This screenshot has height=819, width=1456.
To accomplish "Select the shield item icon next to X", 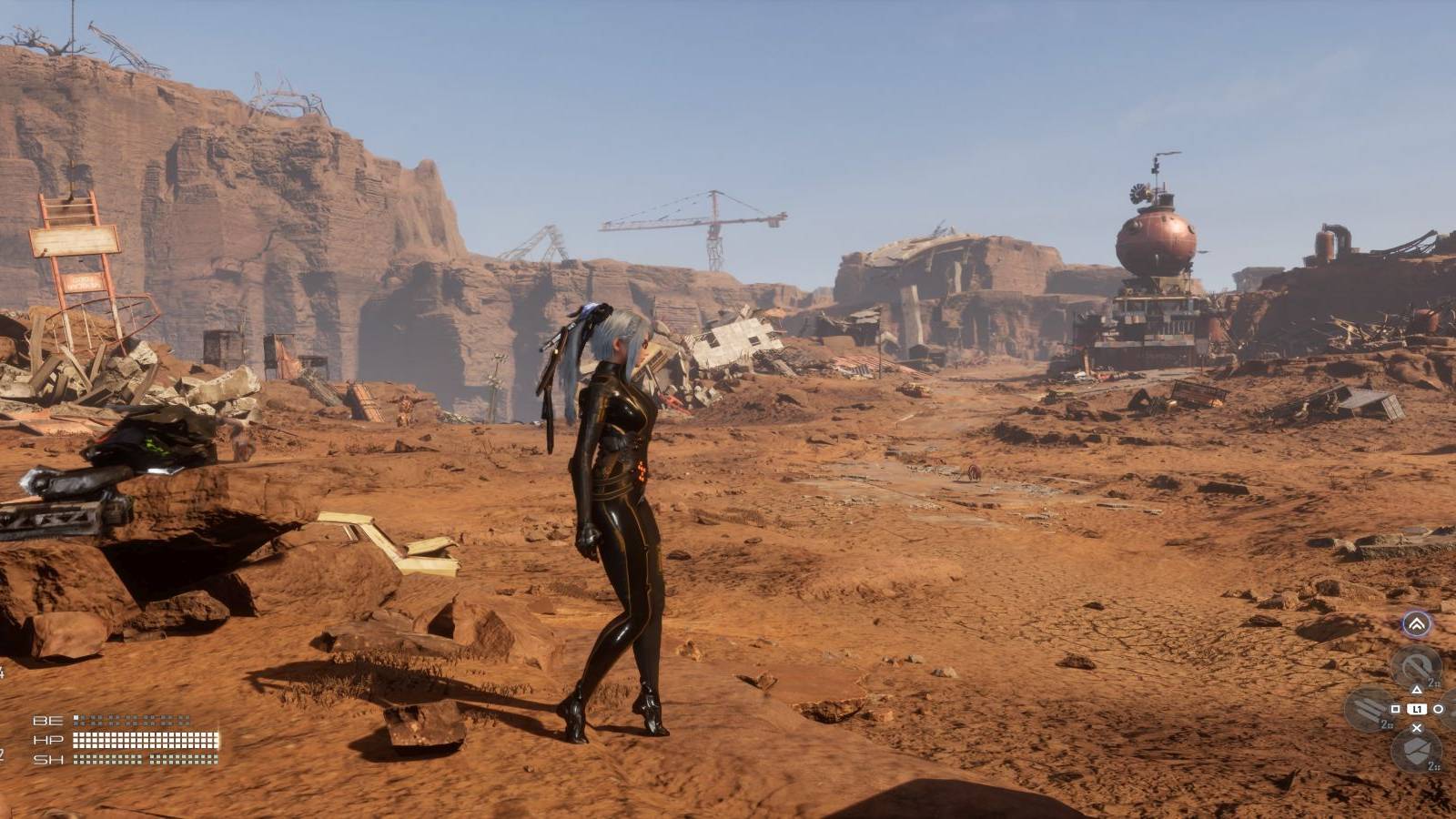I will 1416,750.
